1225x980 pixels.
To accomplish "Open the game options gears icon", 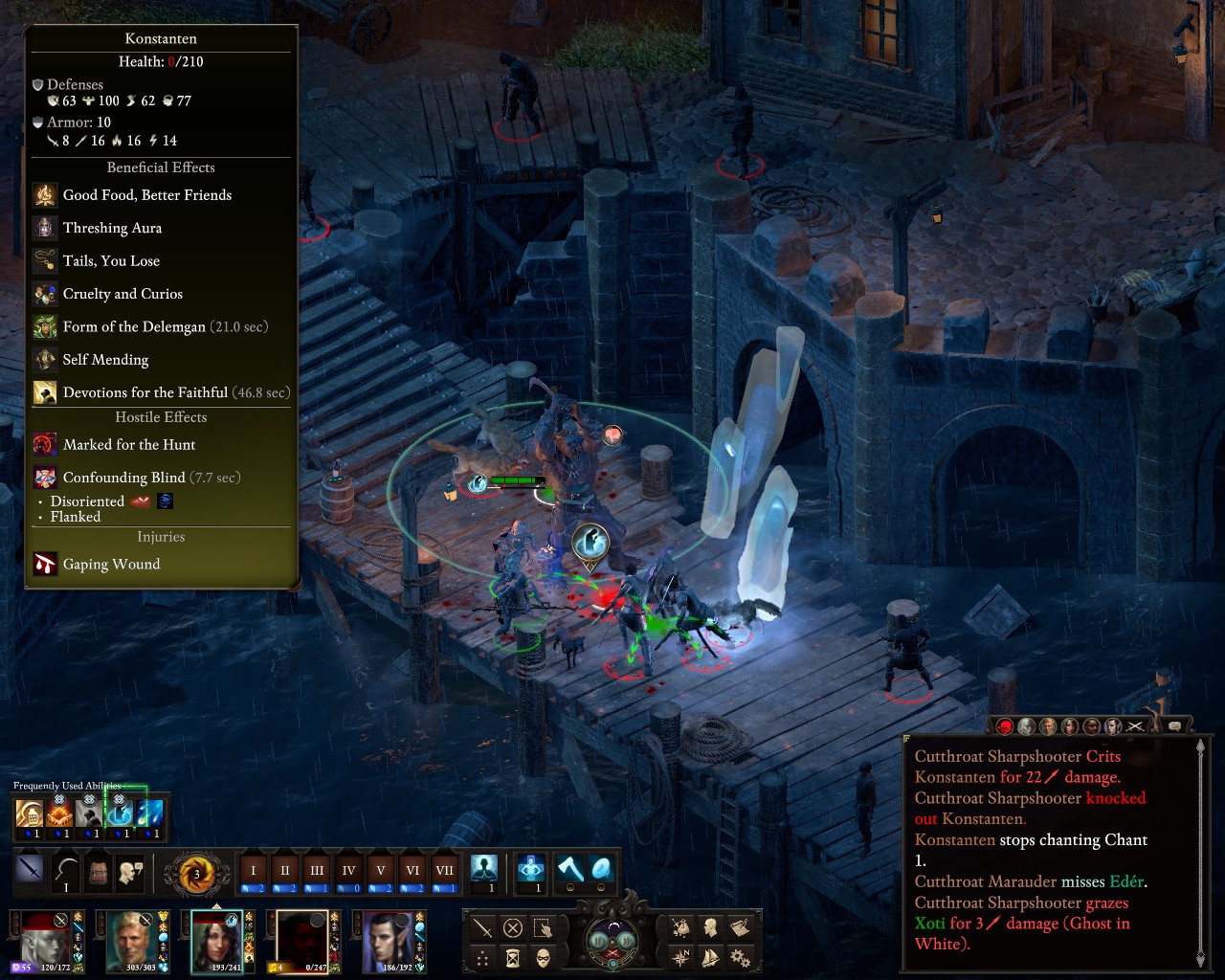I will pyautogui.click(x=740, y=956).
